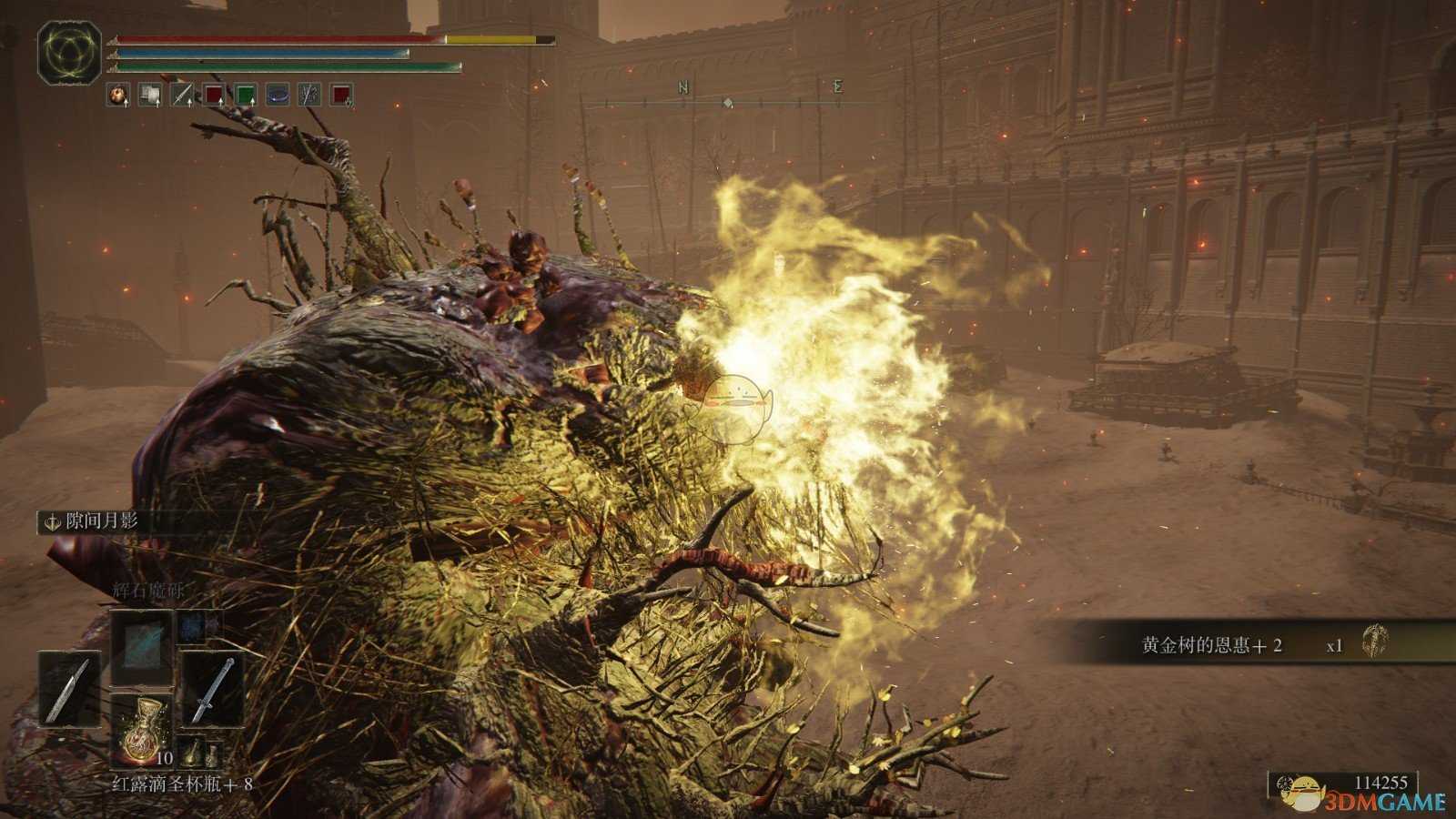Image resolution: width=1456 pixels, height=819 pixels.
Task: Select the flame effigy buff icon
Action: pos(117,96)
